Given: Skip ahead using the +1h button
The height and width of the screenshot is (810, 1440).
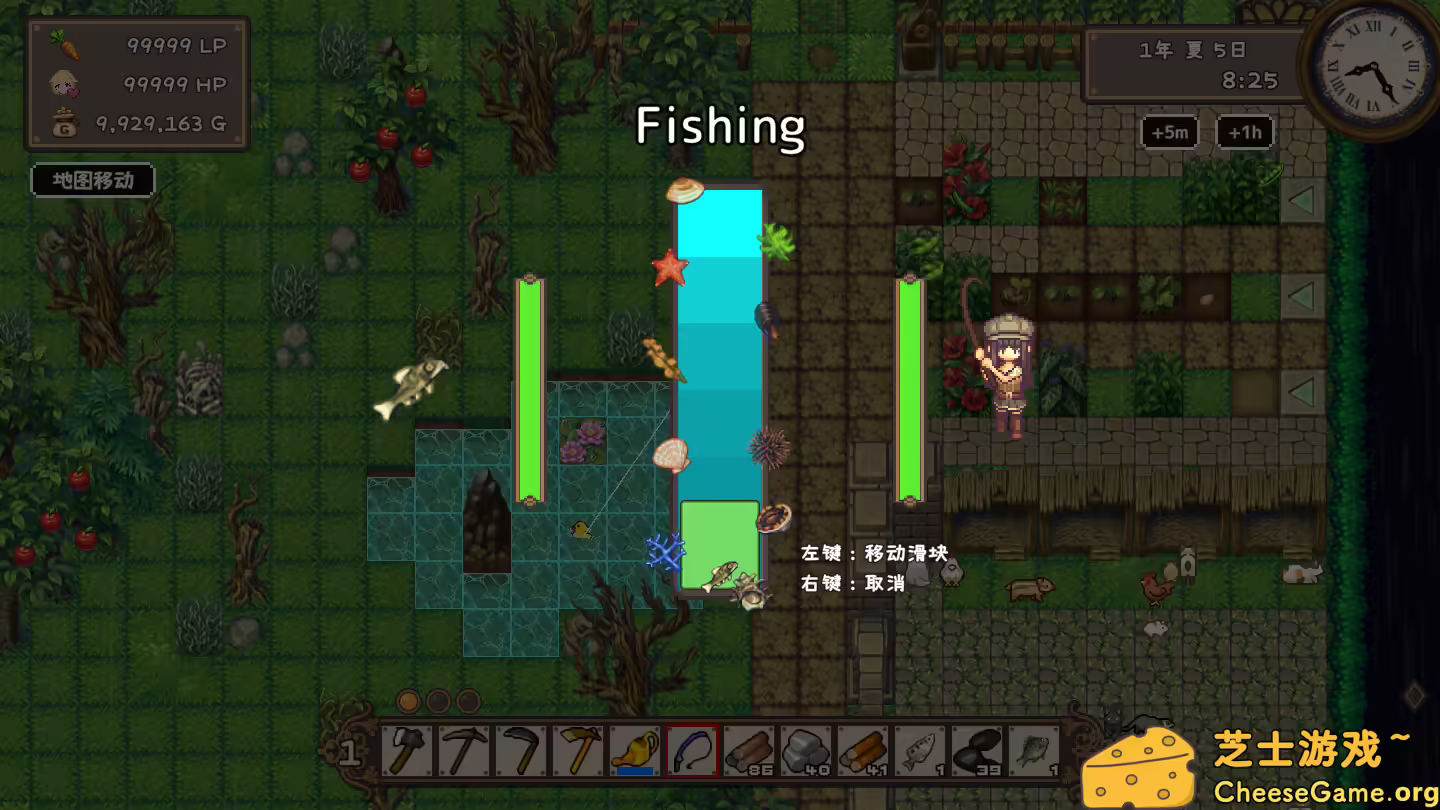Looking at the screenshot, I should (1244, 132).
